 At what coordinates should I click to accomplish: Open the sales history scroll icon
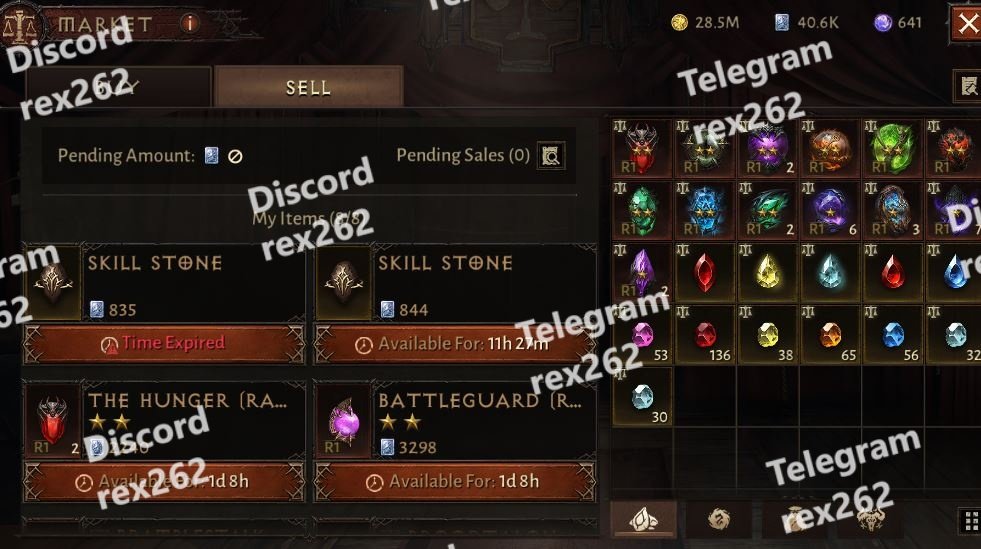[x=967, y=86]
